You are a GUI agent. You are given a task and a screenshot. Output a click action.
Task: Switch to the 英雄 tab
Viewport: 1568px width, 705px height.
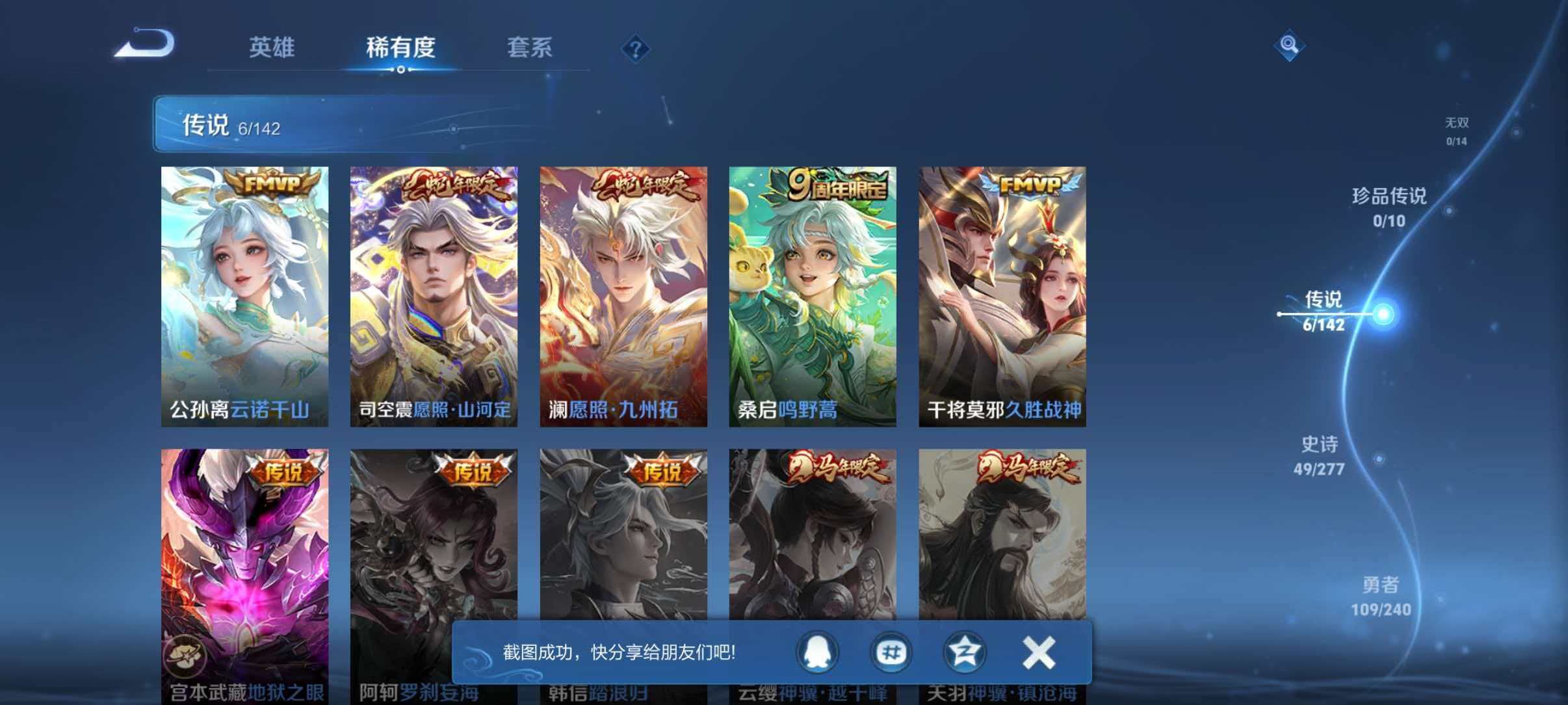tap(273, 47)
